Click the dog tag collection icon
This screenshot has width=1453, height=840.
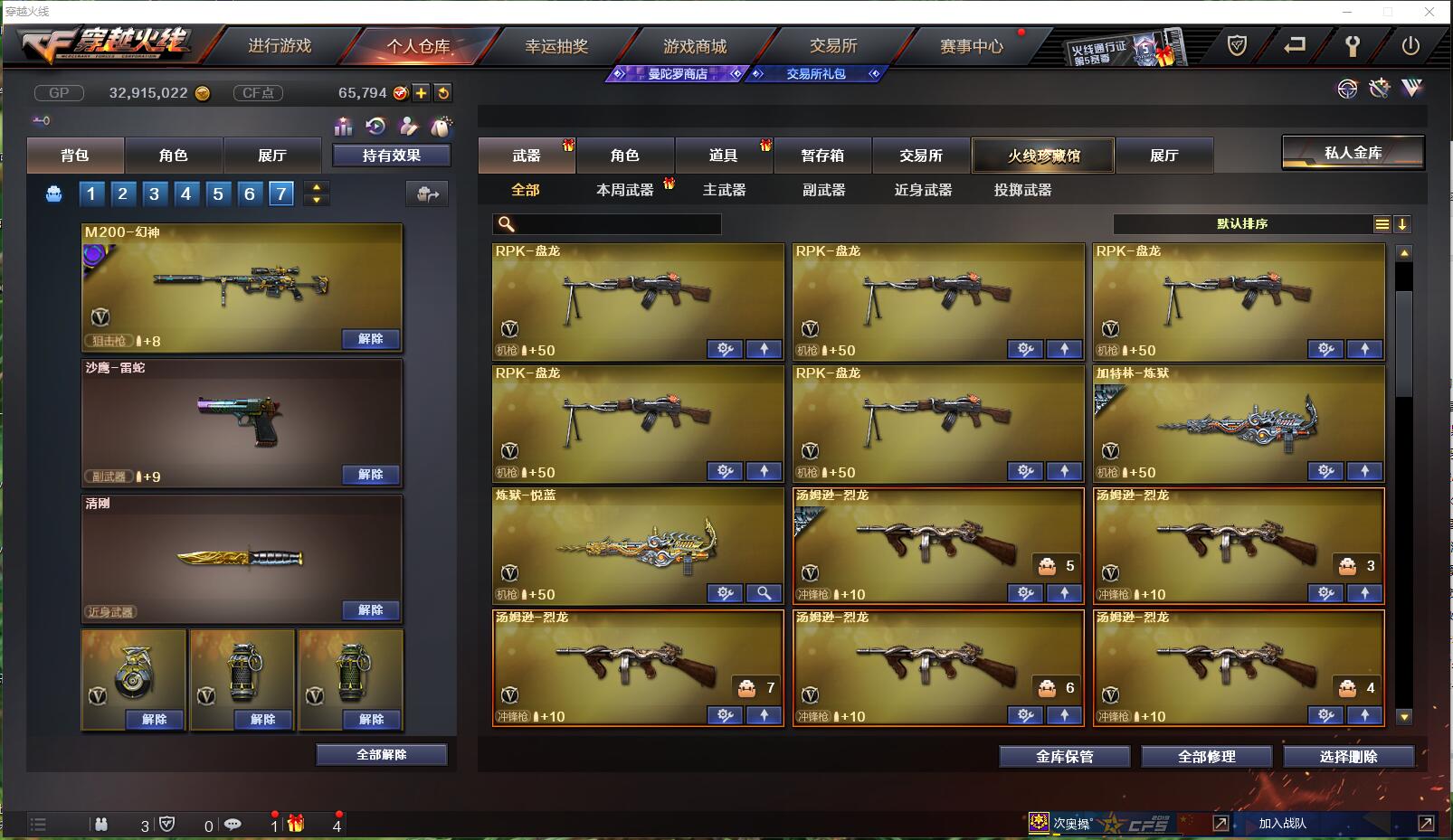[442, 127]
